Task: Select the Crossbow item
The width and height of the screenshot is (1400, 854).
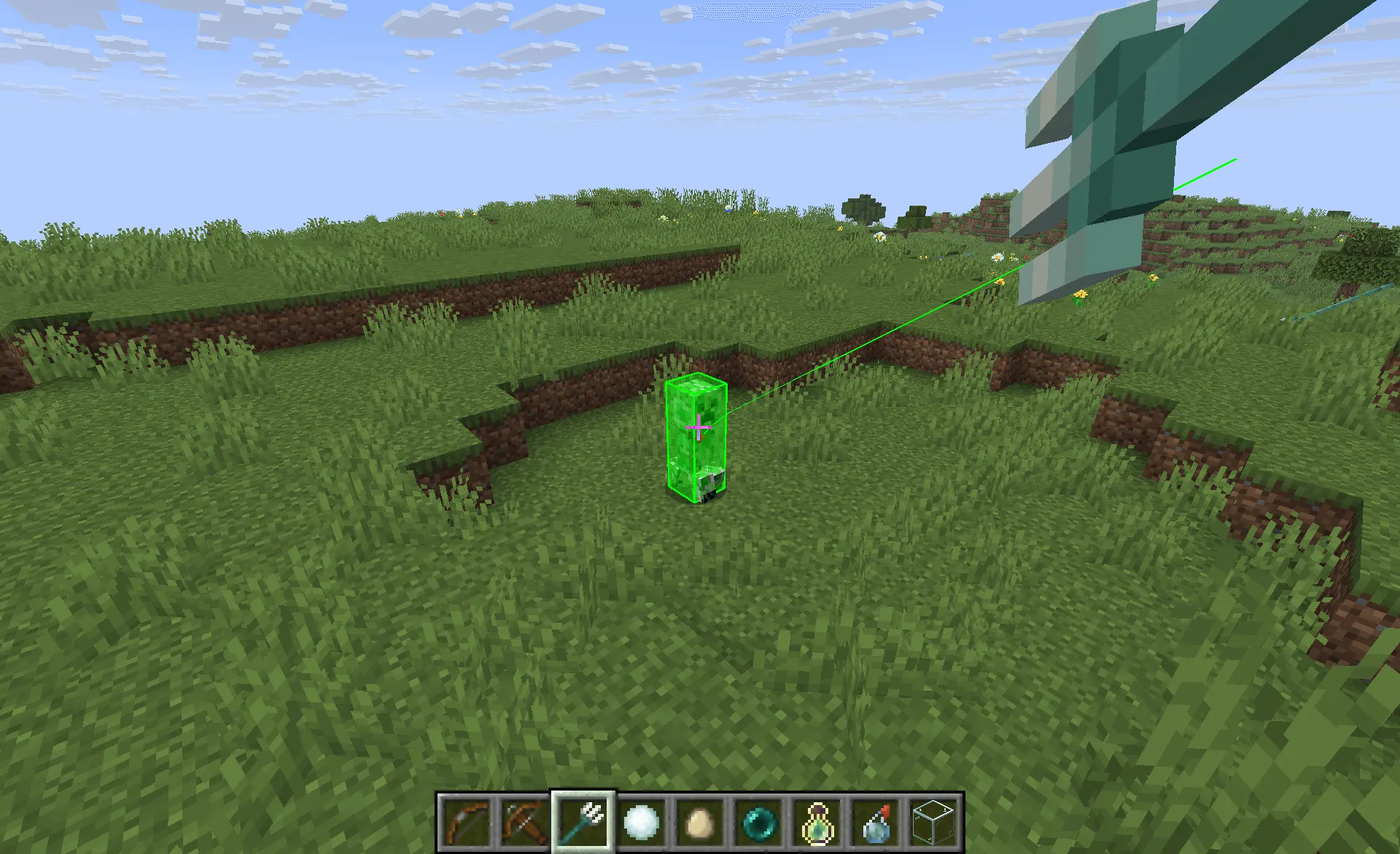Action: pos(525,820)
